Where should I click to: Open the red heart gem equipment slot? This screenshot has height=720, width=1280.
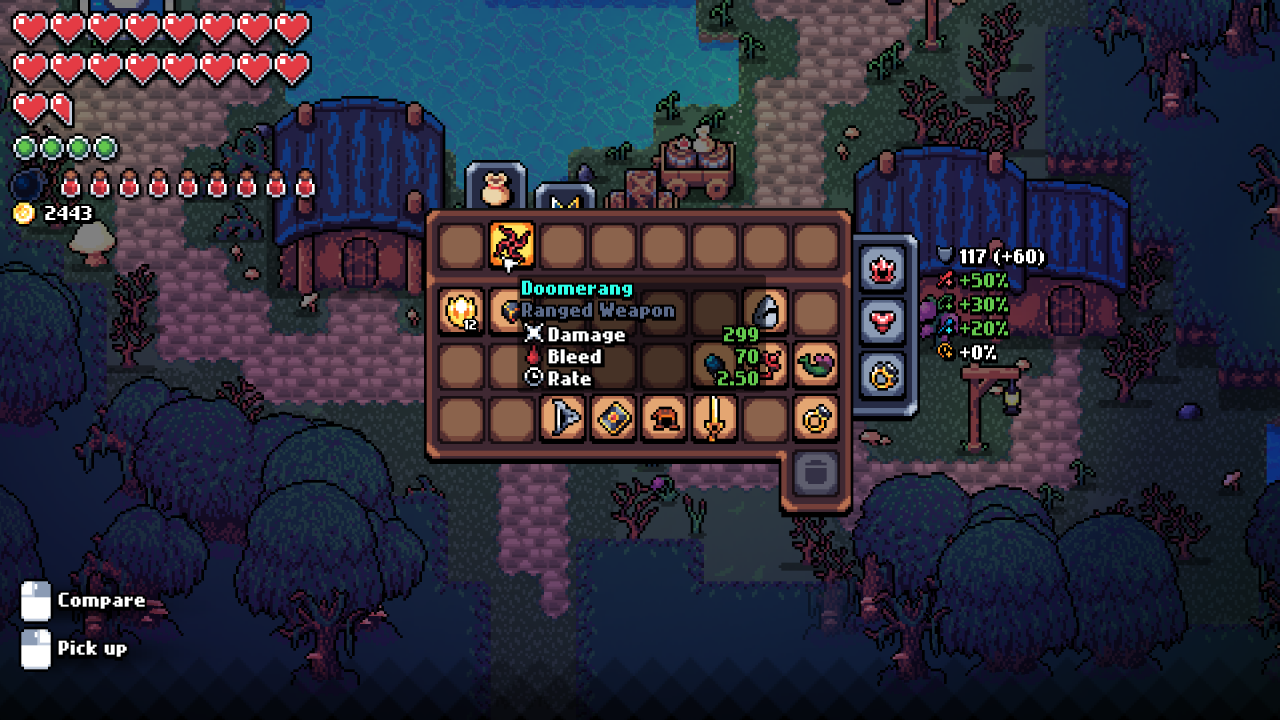coord(885,321)
